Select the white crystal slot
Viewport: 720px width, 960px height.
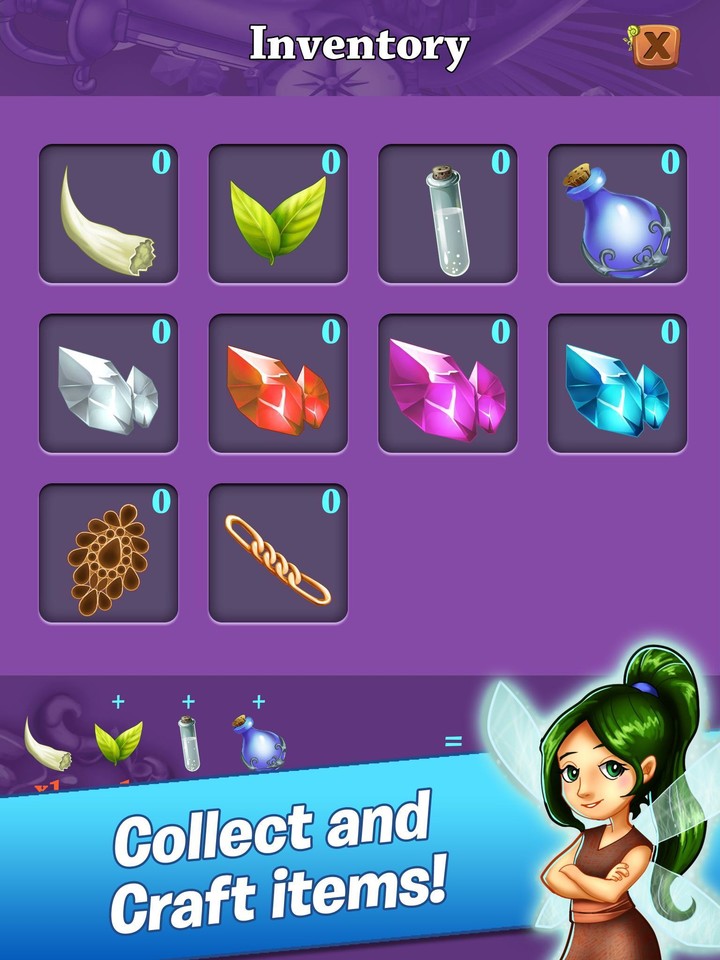click(108, 384)
